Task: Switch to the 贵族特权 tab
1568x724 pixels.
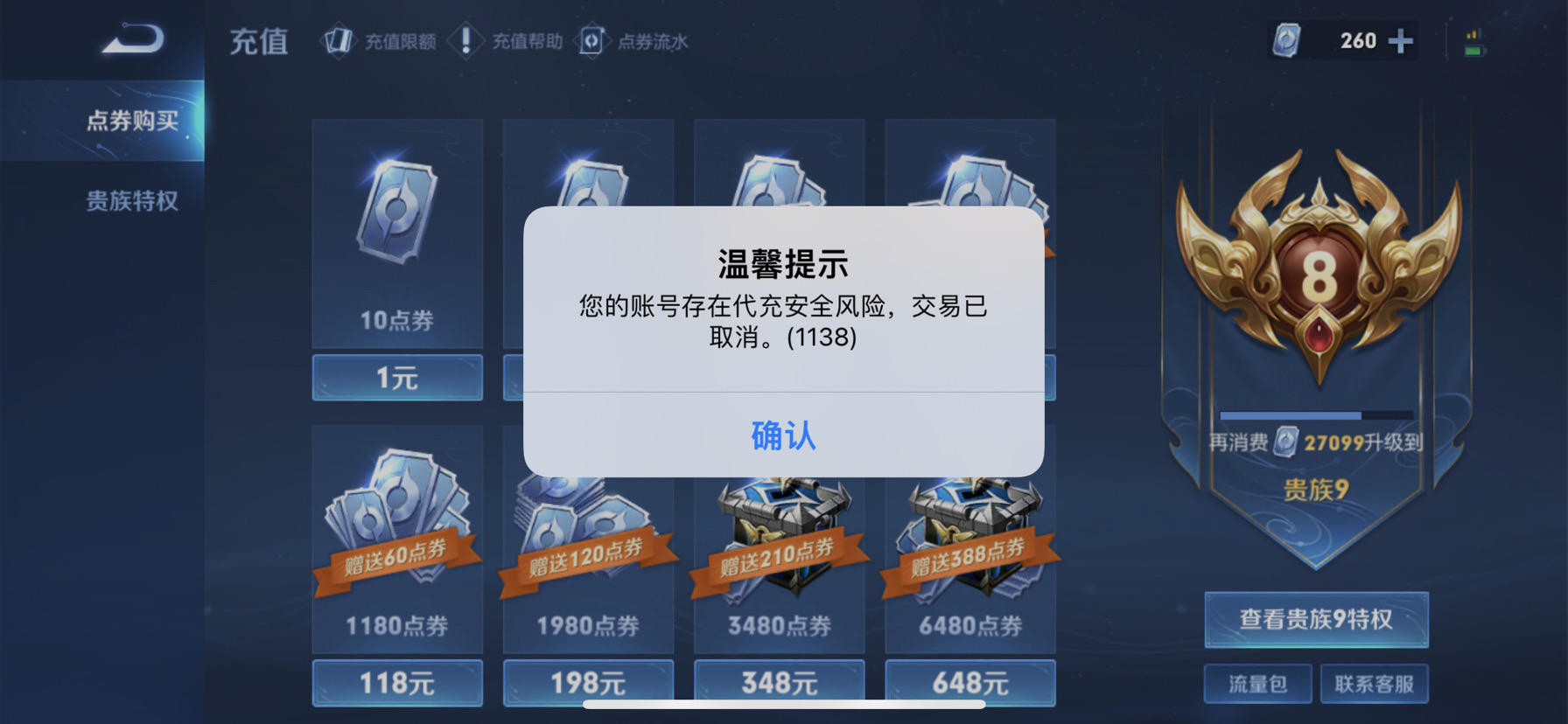Action: (x=131, y=201)
